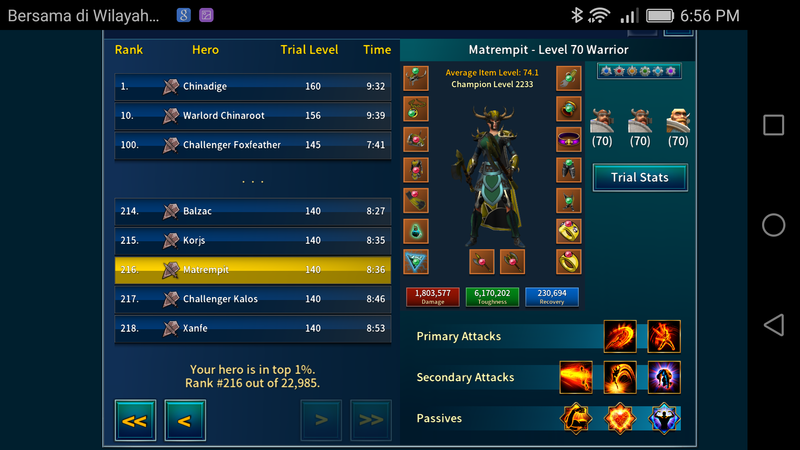Go to previous leaderboard page
800x450 pixels.
tap(184, 420)
